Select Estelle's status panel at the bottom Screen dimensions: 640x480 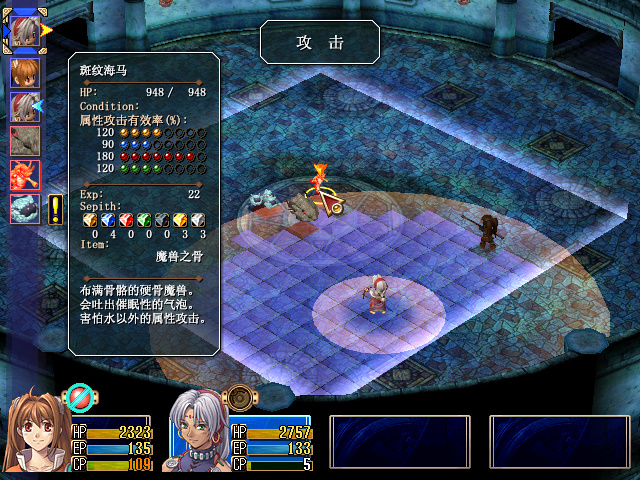(x=80, y=432)
